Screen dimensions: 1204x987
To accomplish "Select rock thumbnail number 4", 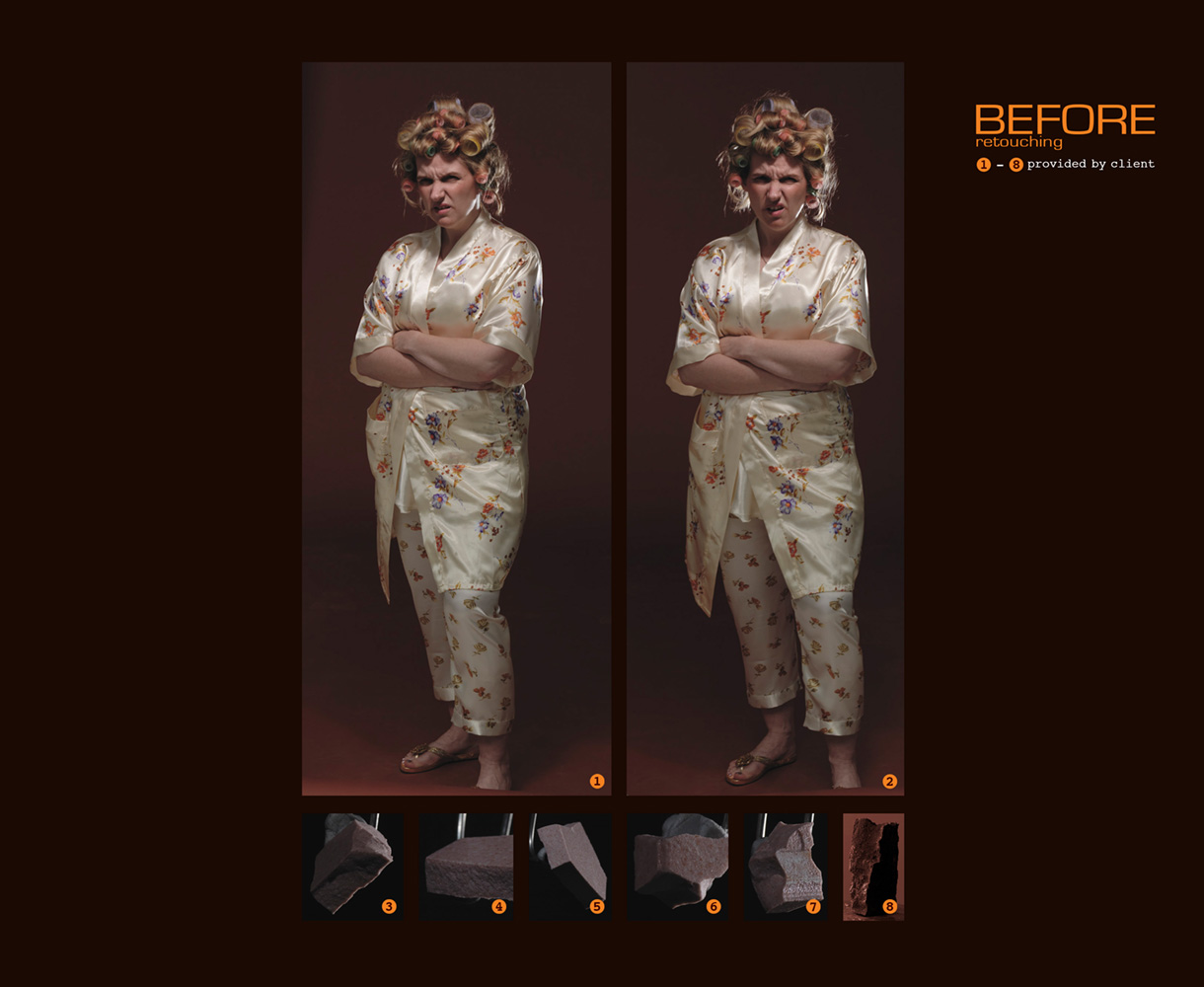I will pyautogui.click(x=466, y=867).
